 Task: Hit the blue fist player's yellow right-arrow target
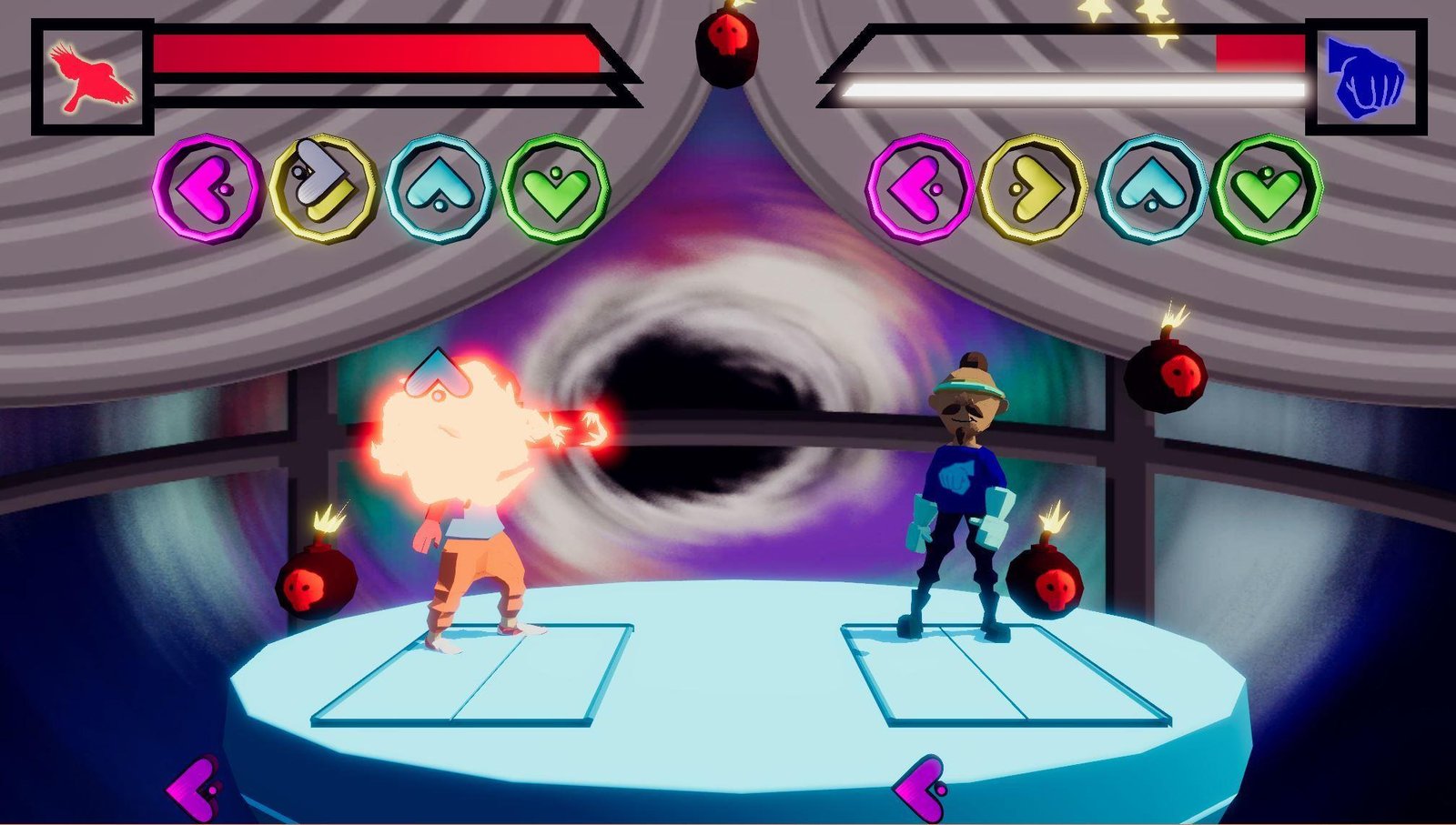(x=1034, y=188)
